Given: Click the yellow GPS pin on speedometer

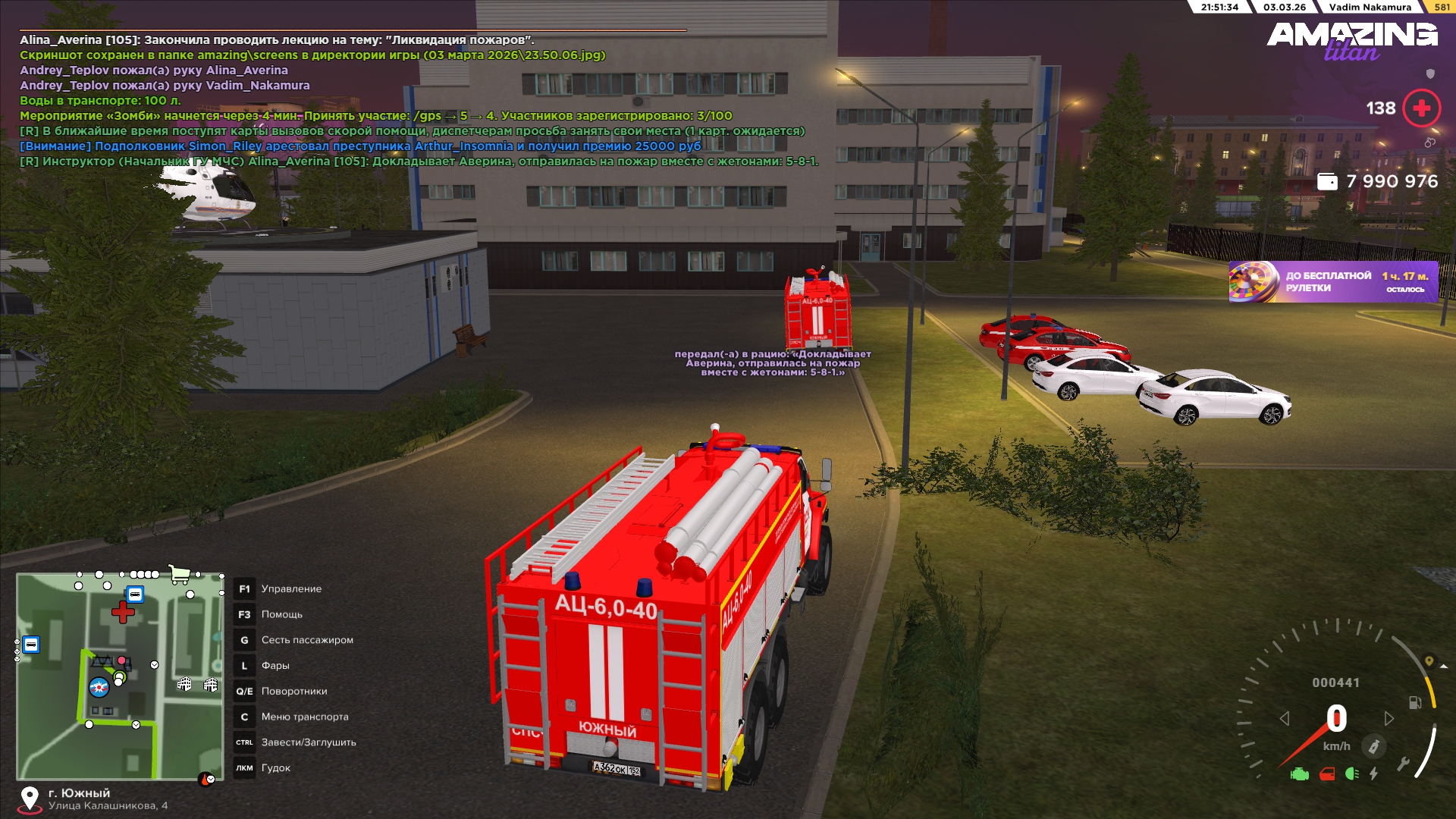Looking at the screenshot, I should [x=1429, y=661].
